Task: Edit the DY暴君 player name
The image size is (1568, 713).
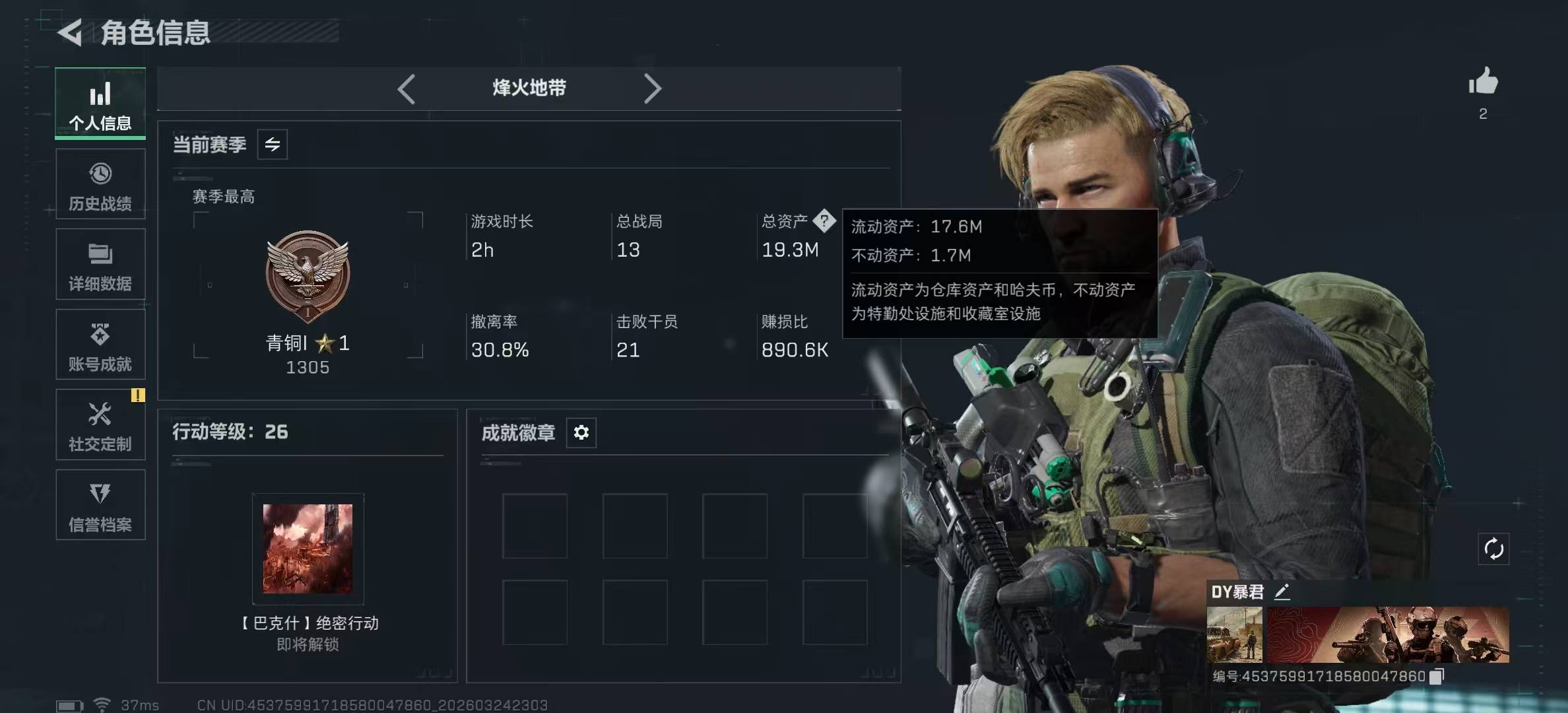Action: click(x=1282, y=592)
